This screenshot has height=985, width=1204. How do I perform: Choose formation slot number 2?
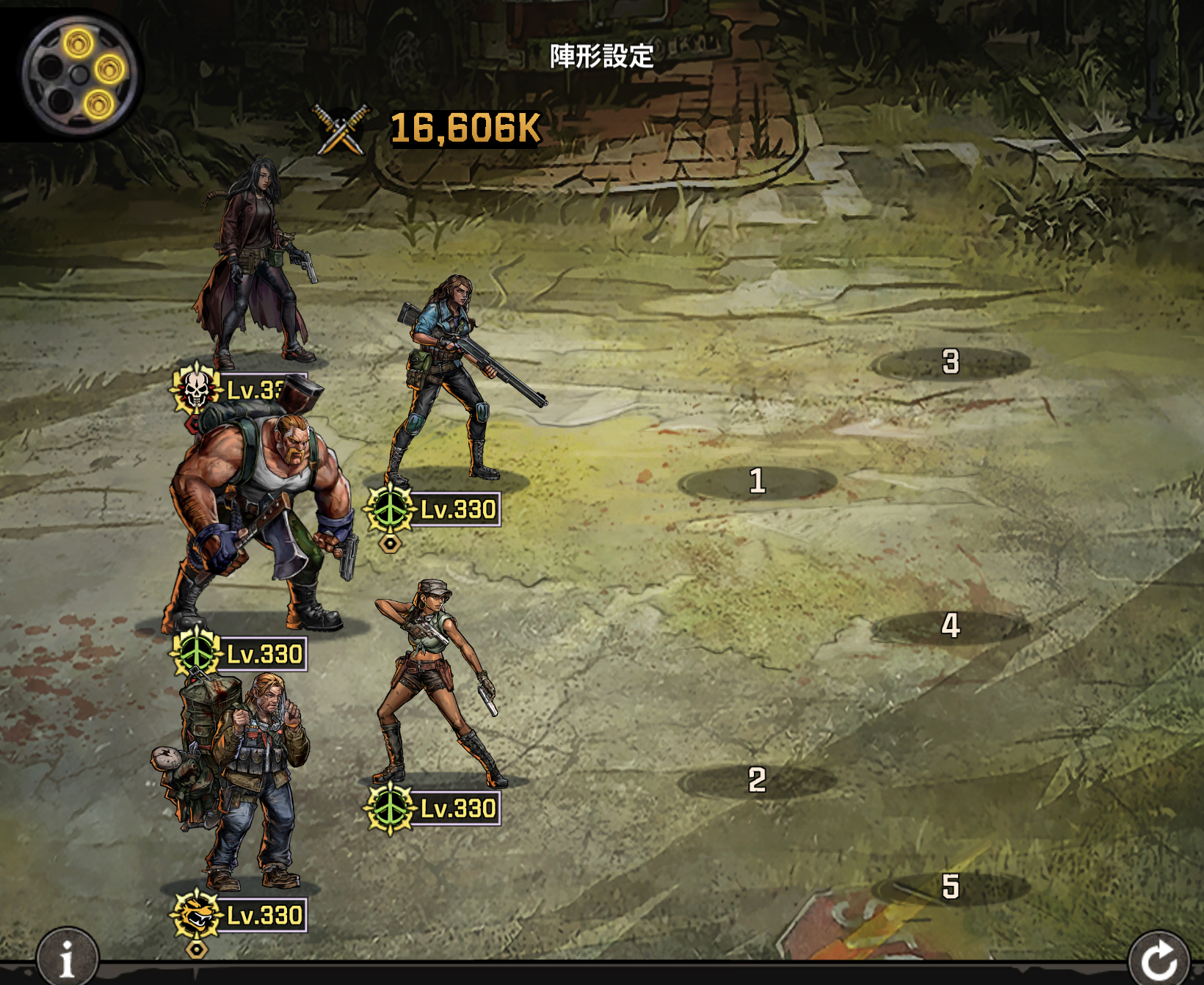[757, 780]
